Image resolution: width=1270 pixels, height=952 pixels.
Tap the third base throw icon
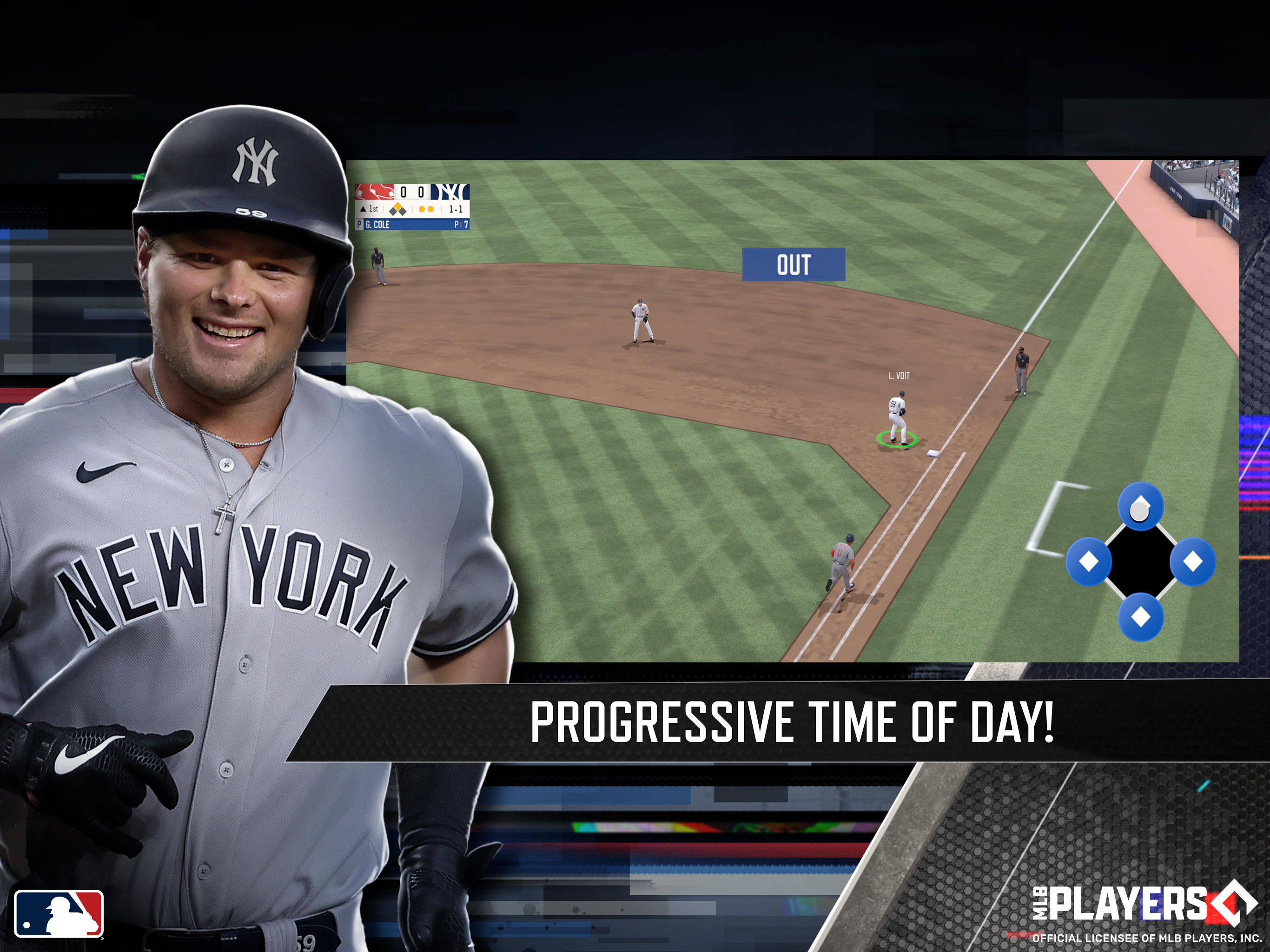[1089, 561]
